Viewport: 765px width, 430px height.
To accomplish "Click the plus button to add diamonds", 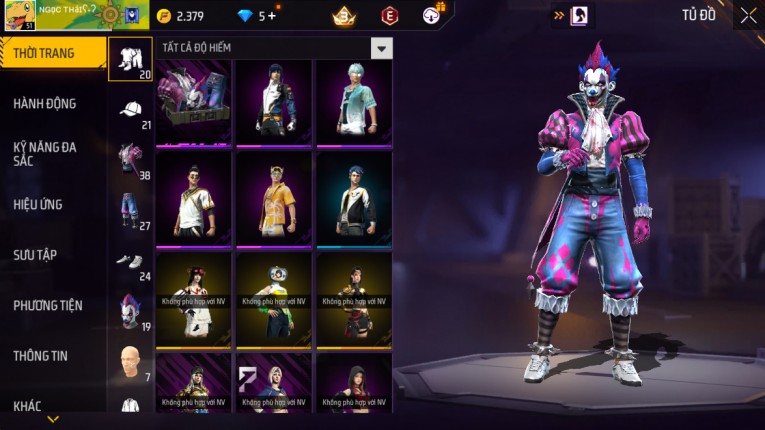I will pos(272,16).
